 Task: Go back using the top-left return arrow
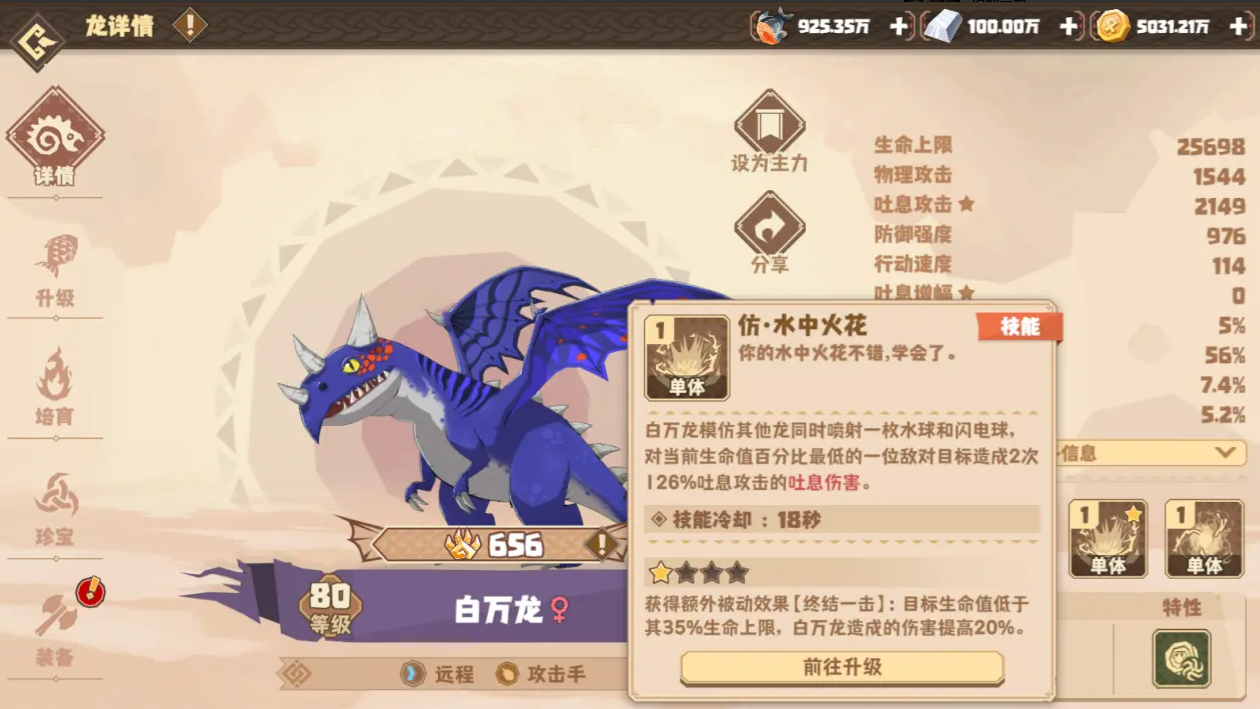37,41
